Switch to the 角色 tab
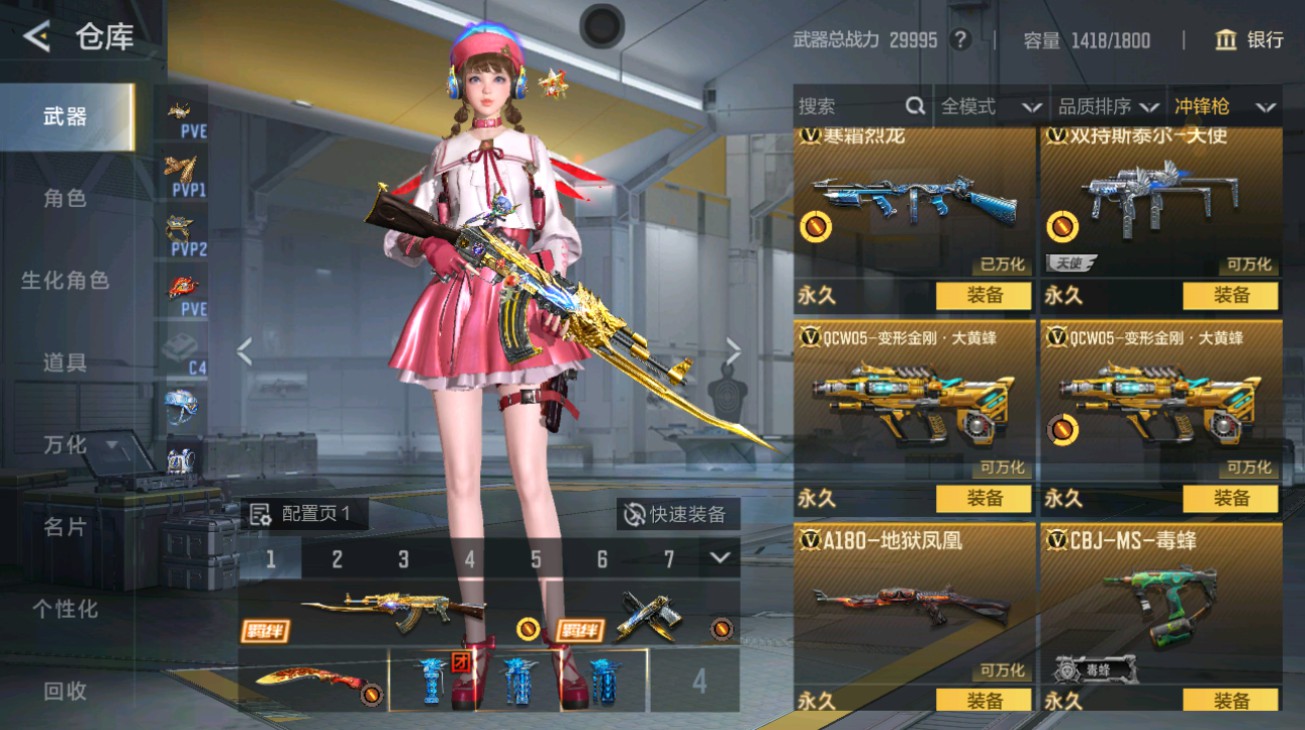1305x730 pixels. pos(65,198)
